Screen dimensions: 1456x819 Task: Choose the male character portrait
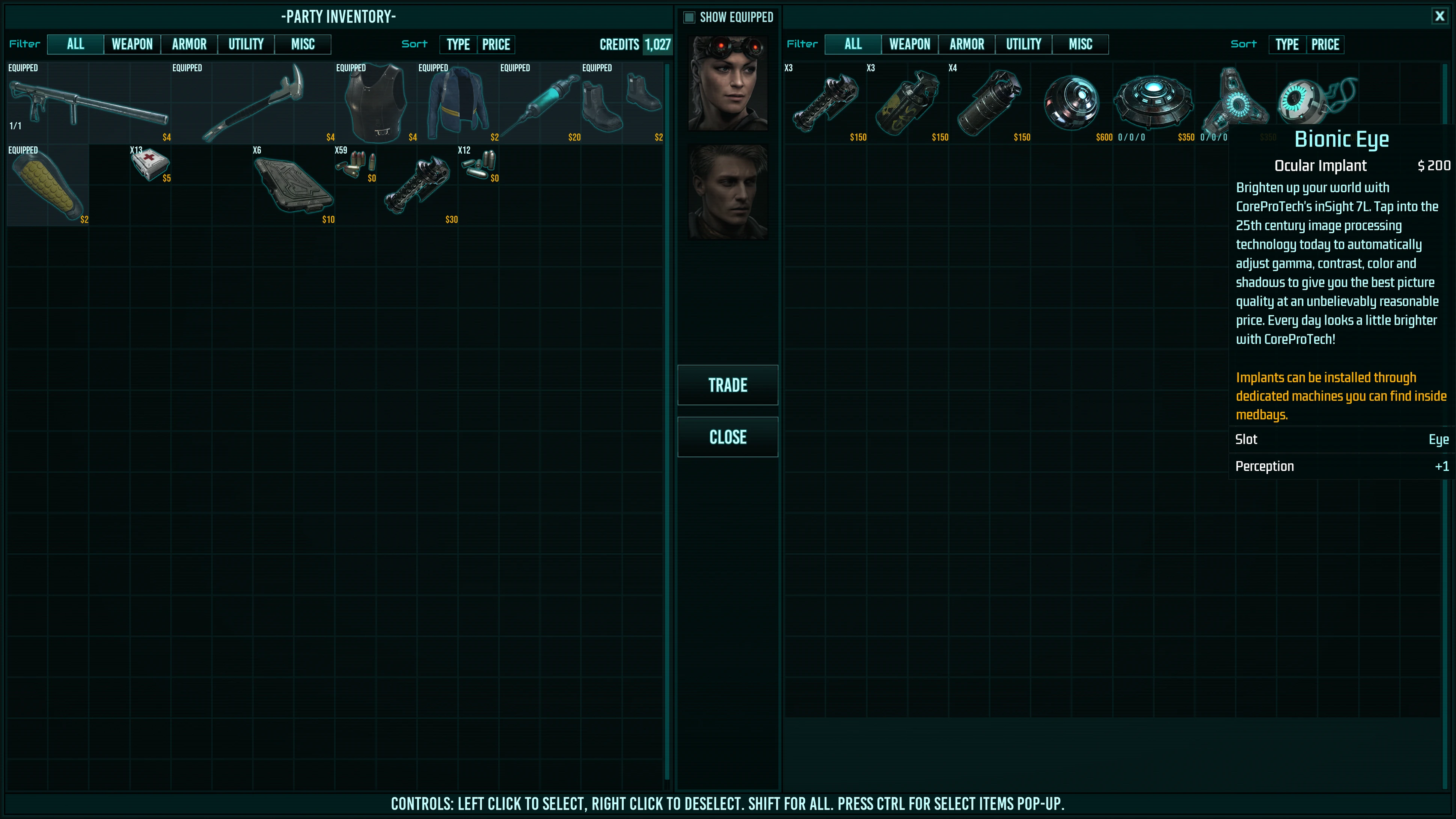click(x=727, y=192)
